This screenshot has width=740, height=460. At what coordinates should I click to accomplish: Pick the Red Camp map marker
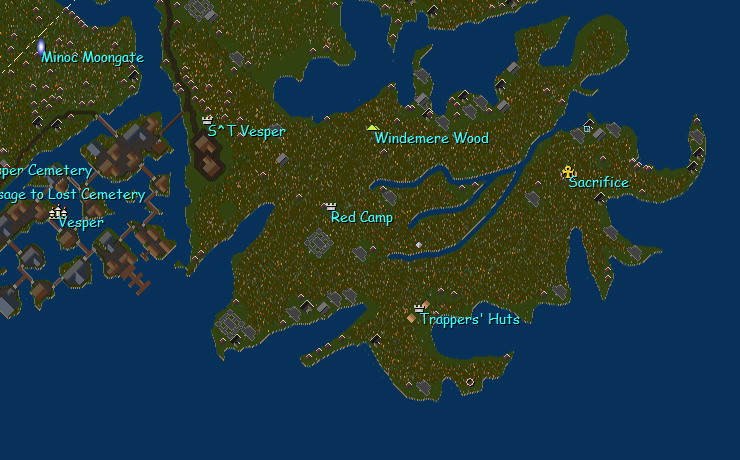331,206
